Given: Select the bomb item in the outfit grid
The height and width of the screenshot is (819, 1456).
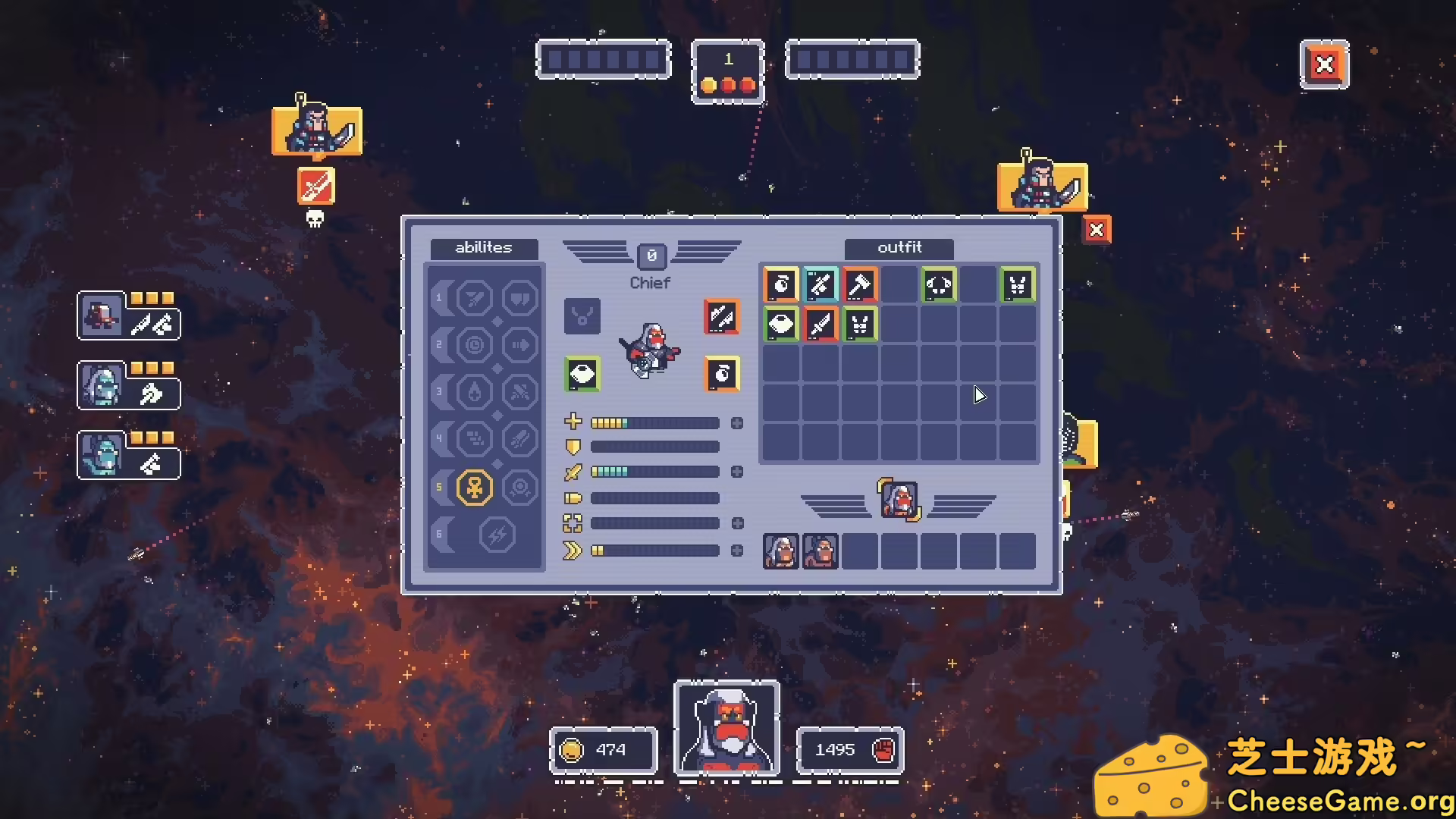Looking at the screenshot, I should 781,285.
